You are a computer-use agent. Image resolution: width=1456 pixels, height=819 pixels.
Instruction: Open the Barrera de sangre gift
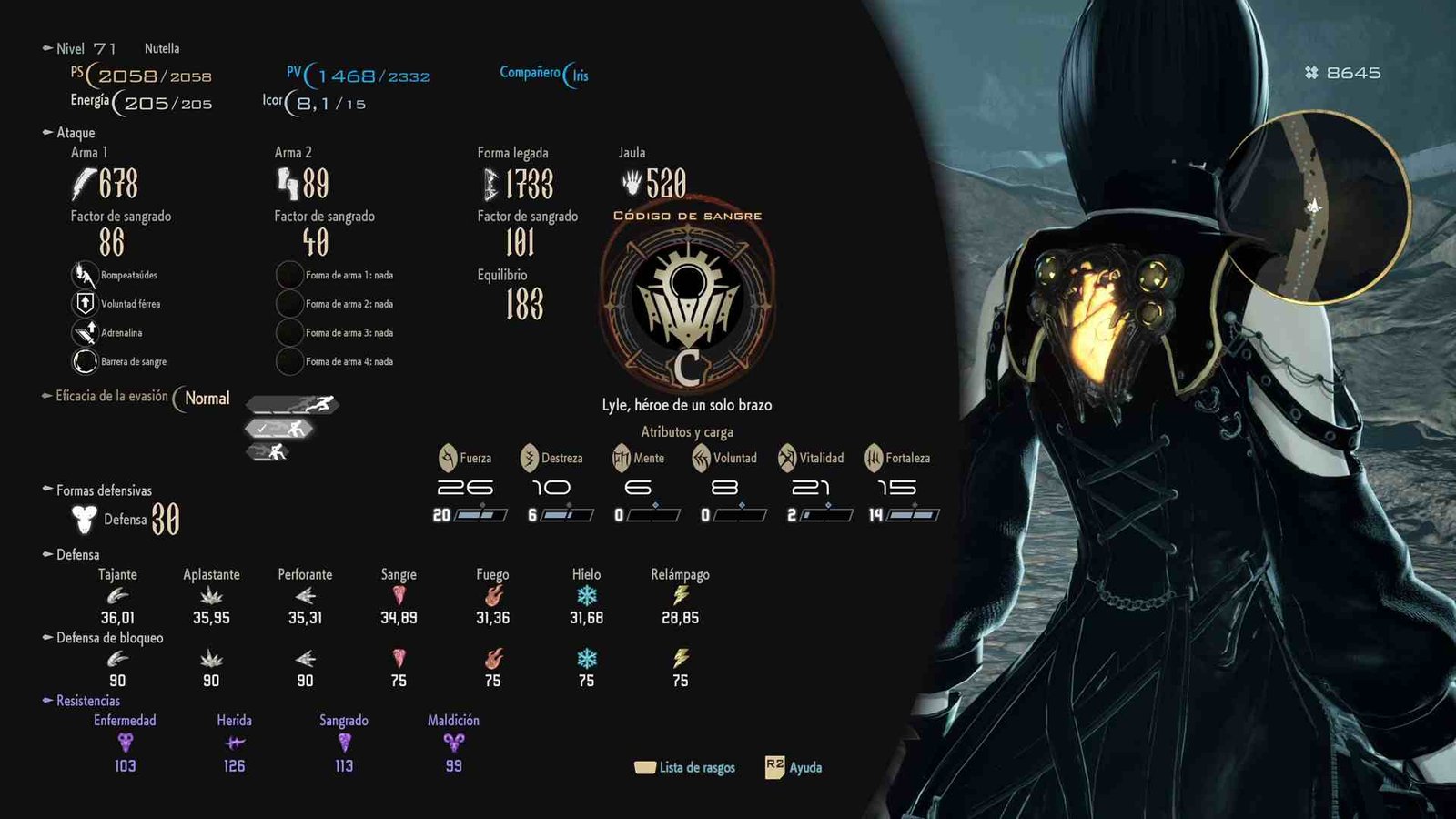84,361
